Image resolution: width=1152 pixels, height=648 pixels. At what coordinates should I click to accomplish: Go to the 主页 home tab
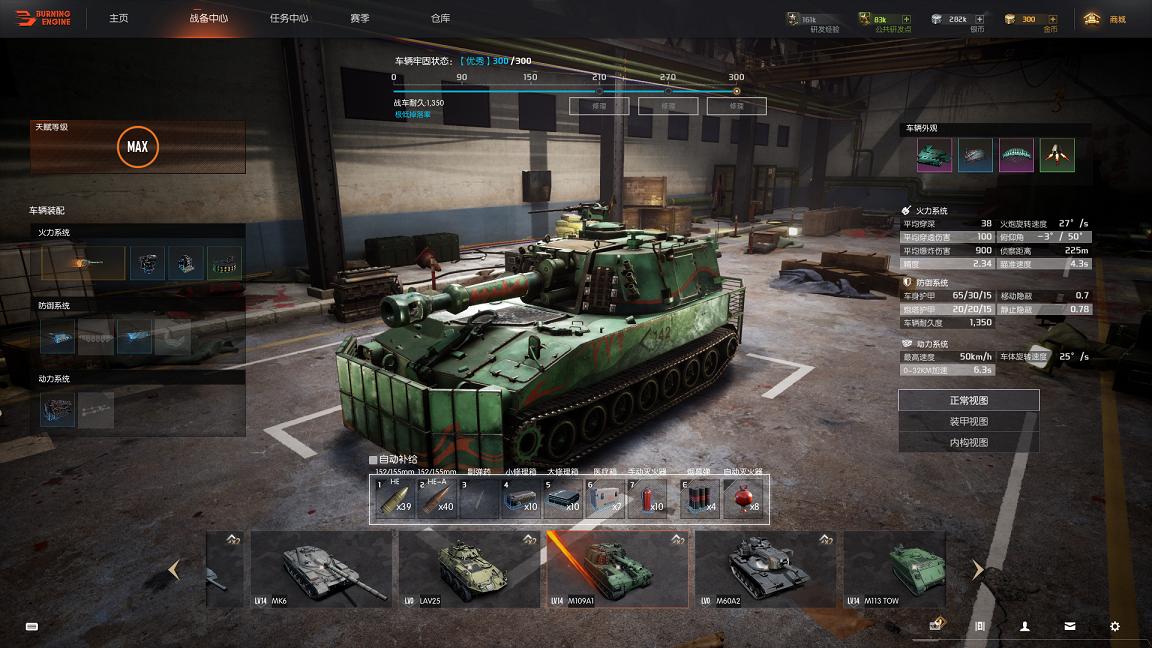(x=119, y=18)
